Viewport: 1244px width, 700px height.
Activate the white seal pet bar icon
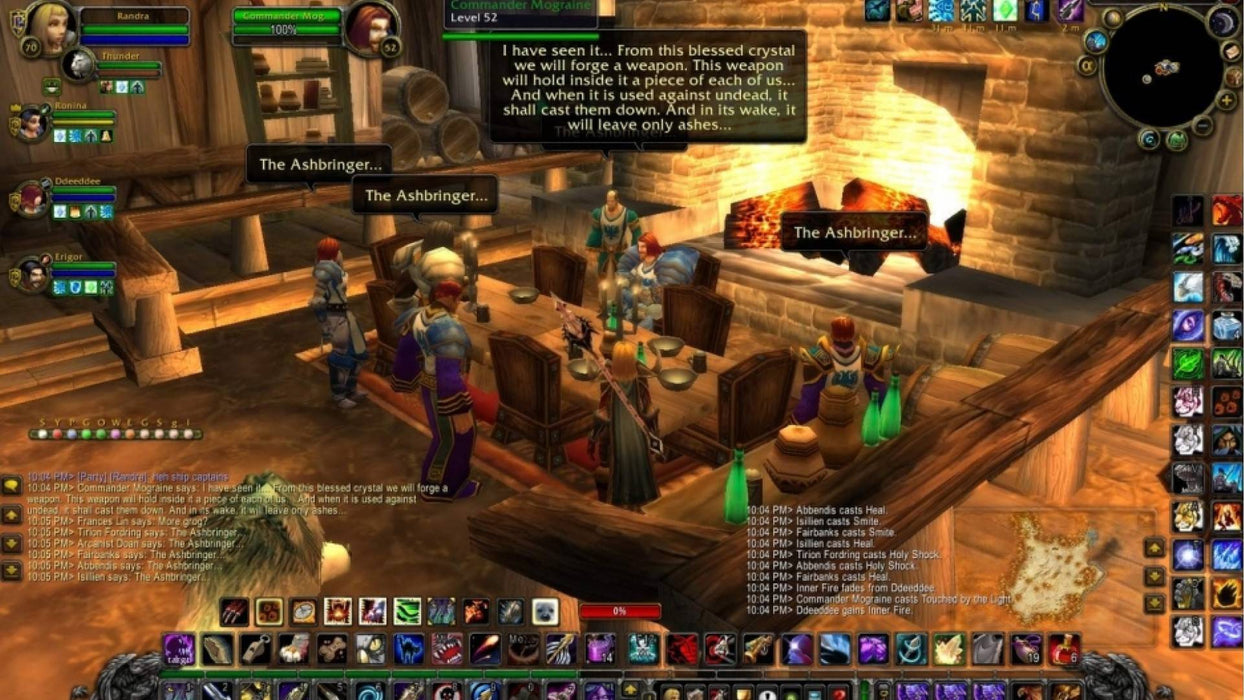pyautogui.click(x=545, y=611)
